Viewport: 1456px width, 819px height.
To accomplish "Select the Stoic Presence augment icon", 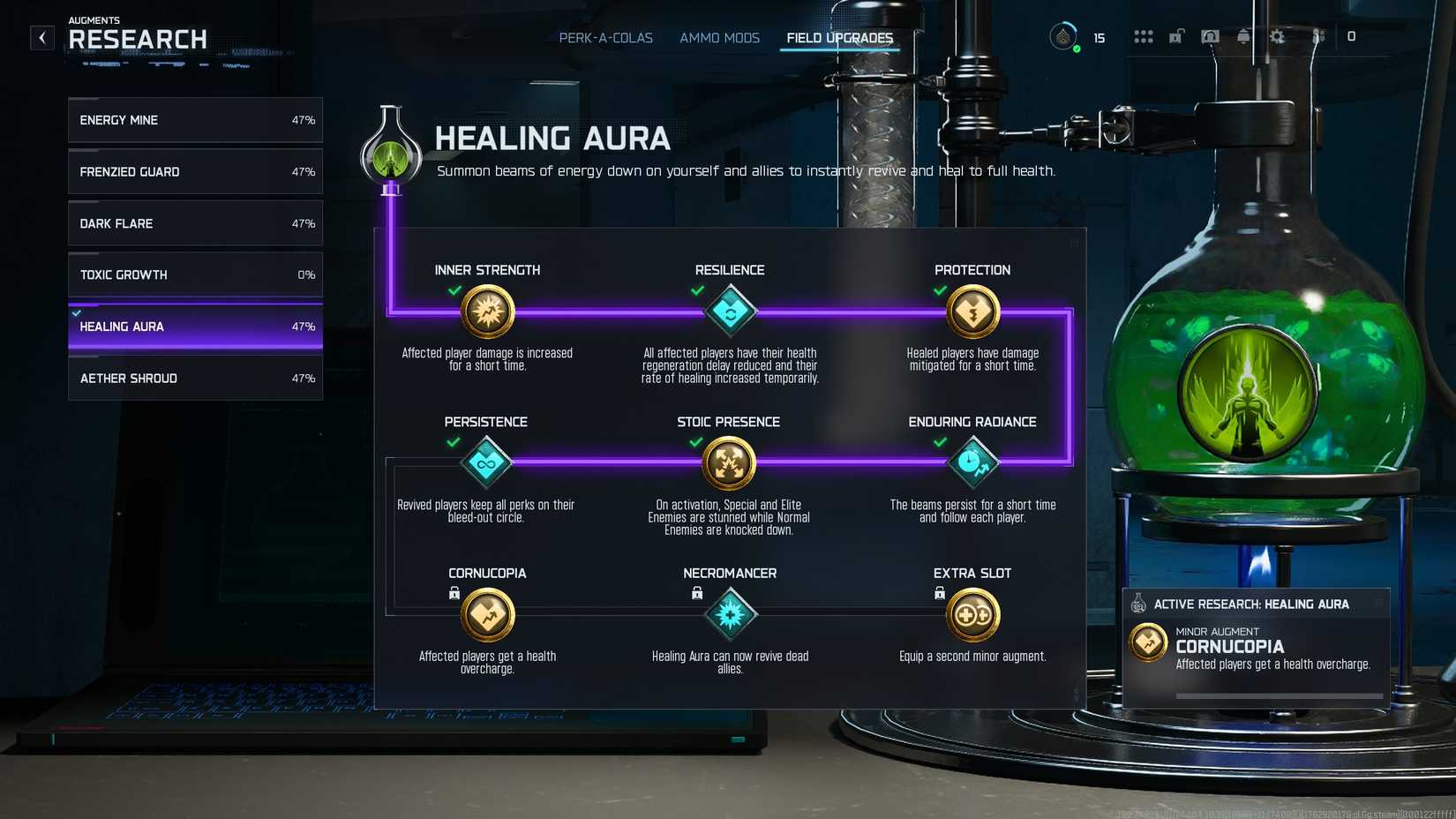I will click(730, 463).
